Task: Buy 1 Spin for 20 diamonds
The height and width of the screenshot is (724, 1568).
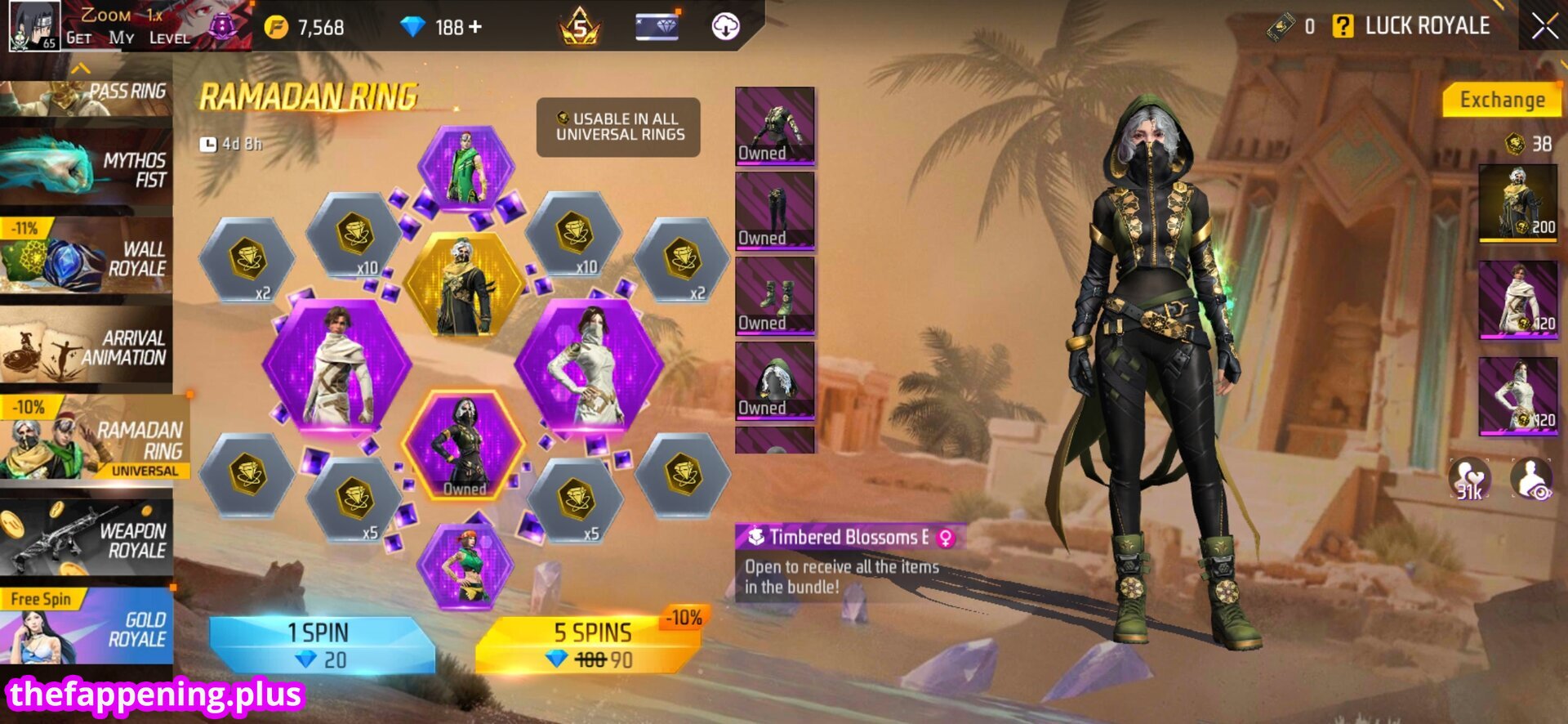Action: click(x=320, y=645)
